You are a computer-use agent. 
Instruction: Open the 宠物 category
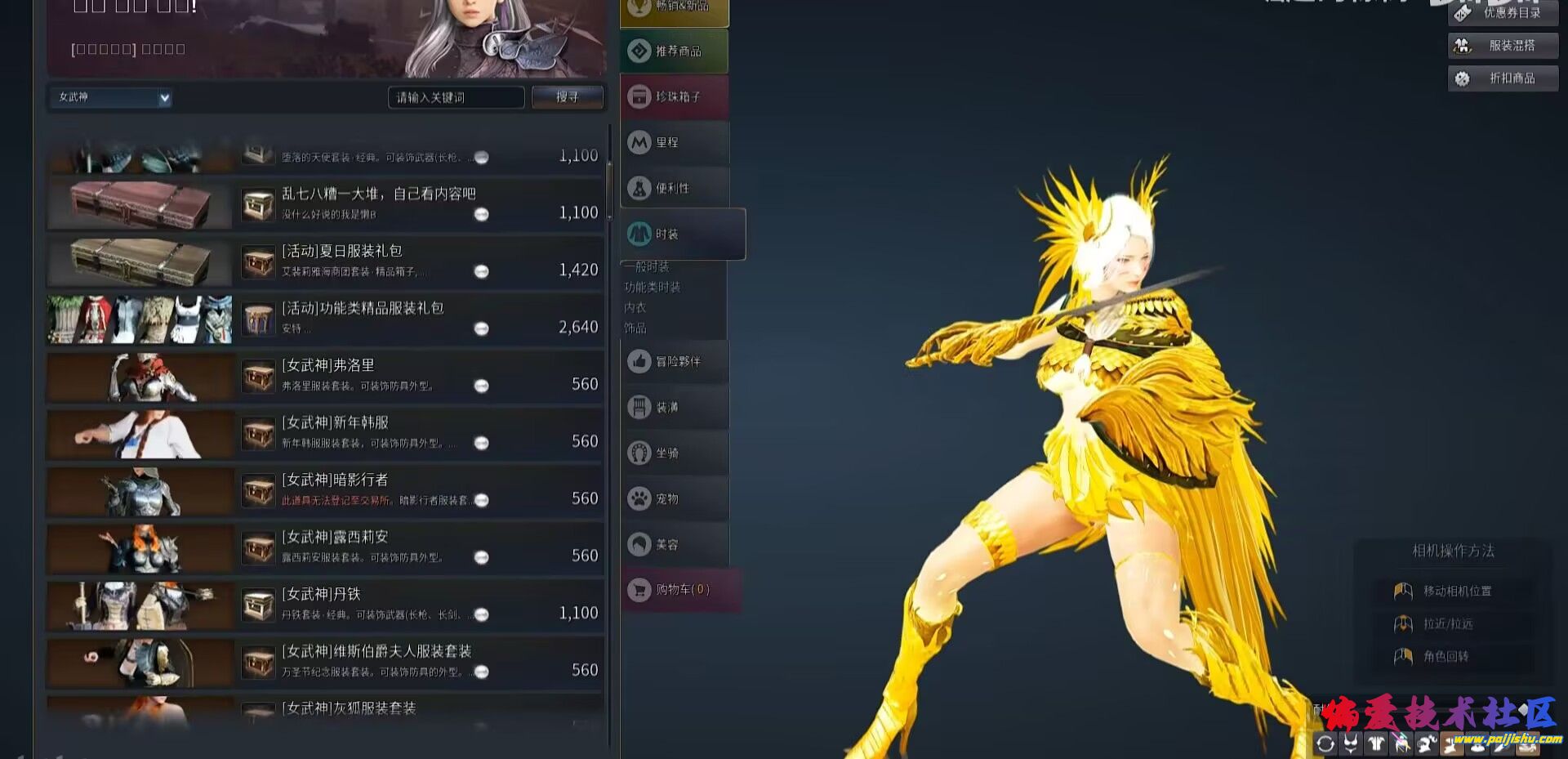[x=675, y=498]
